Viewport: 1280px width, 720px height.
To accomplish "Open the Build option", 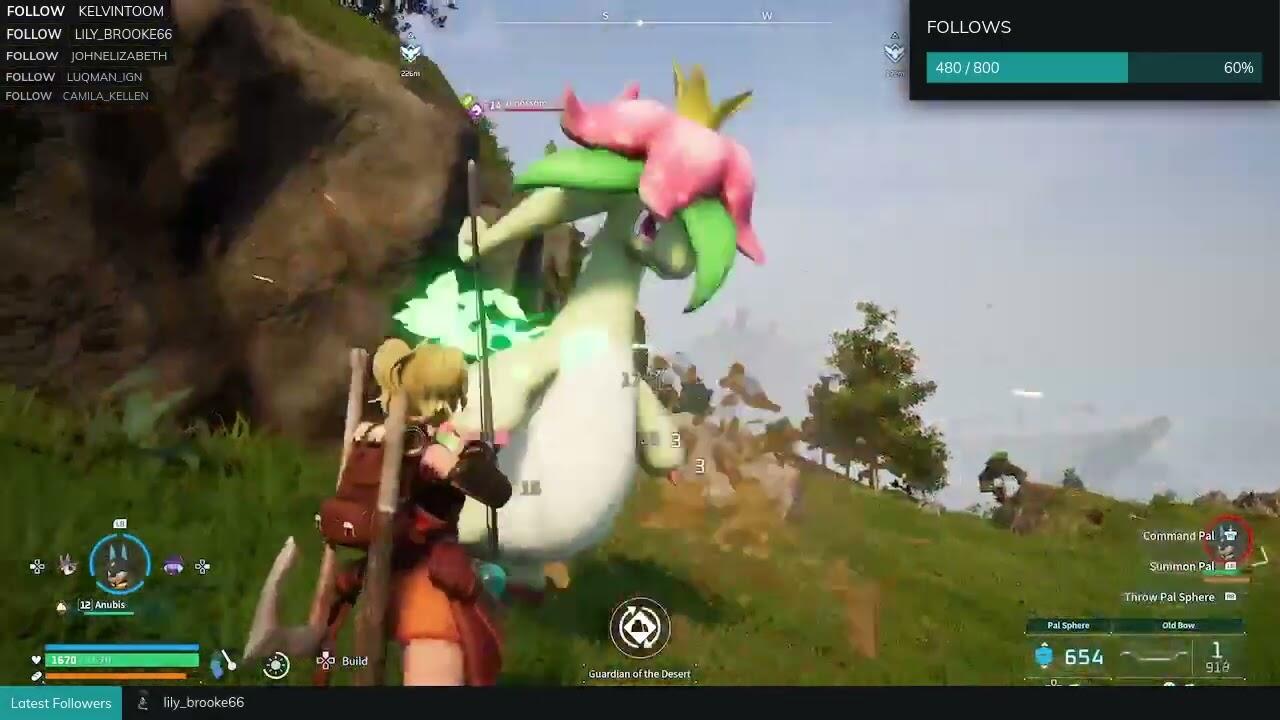I will pos(343,661).
